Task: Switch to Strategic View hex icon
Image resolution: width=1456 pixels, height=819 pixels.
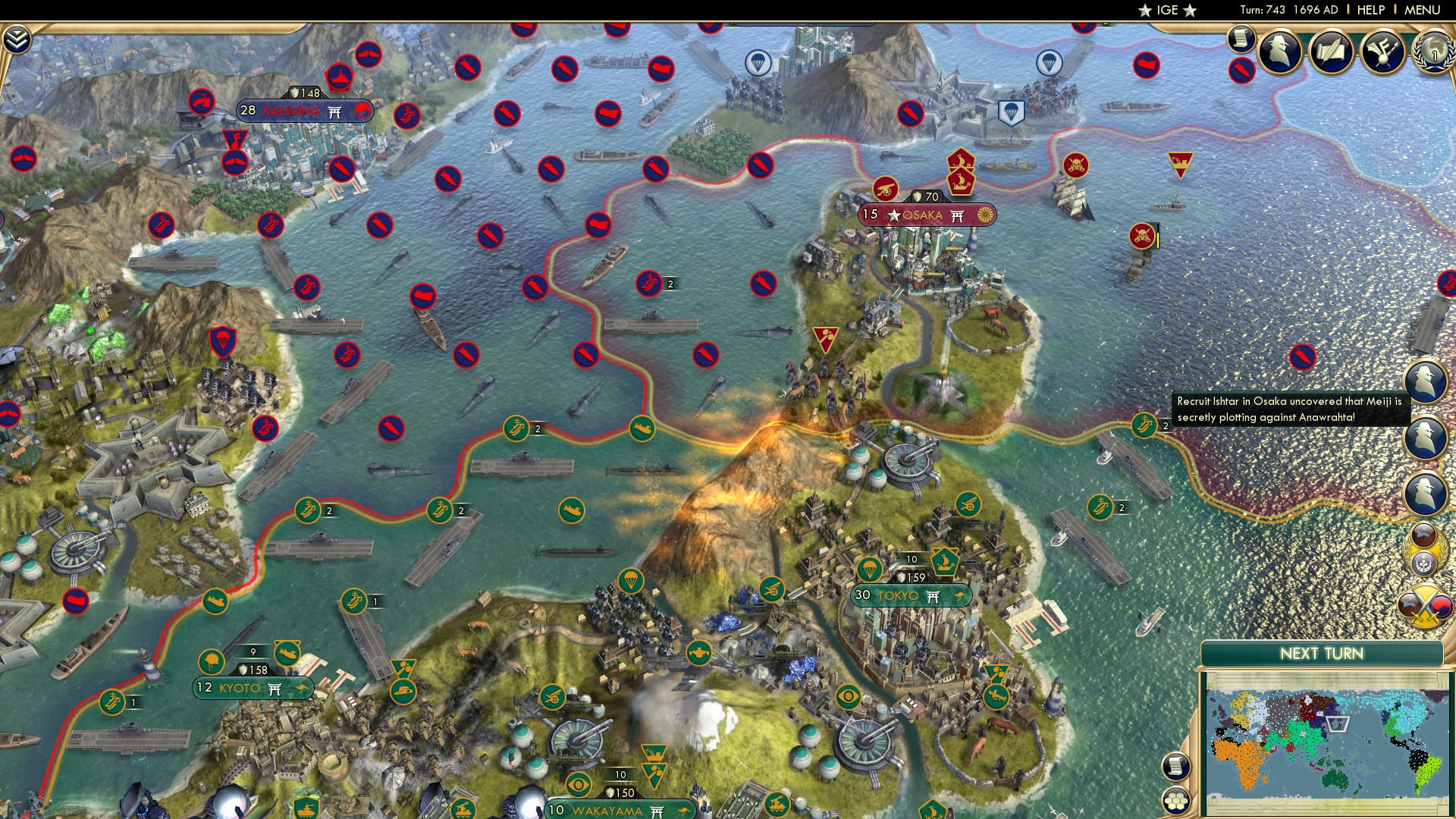Action: [x=1178, y=802]
